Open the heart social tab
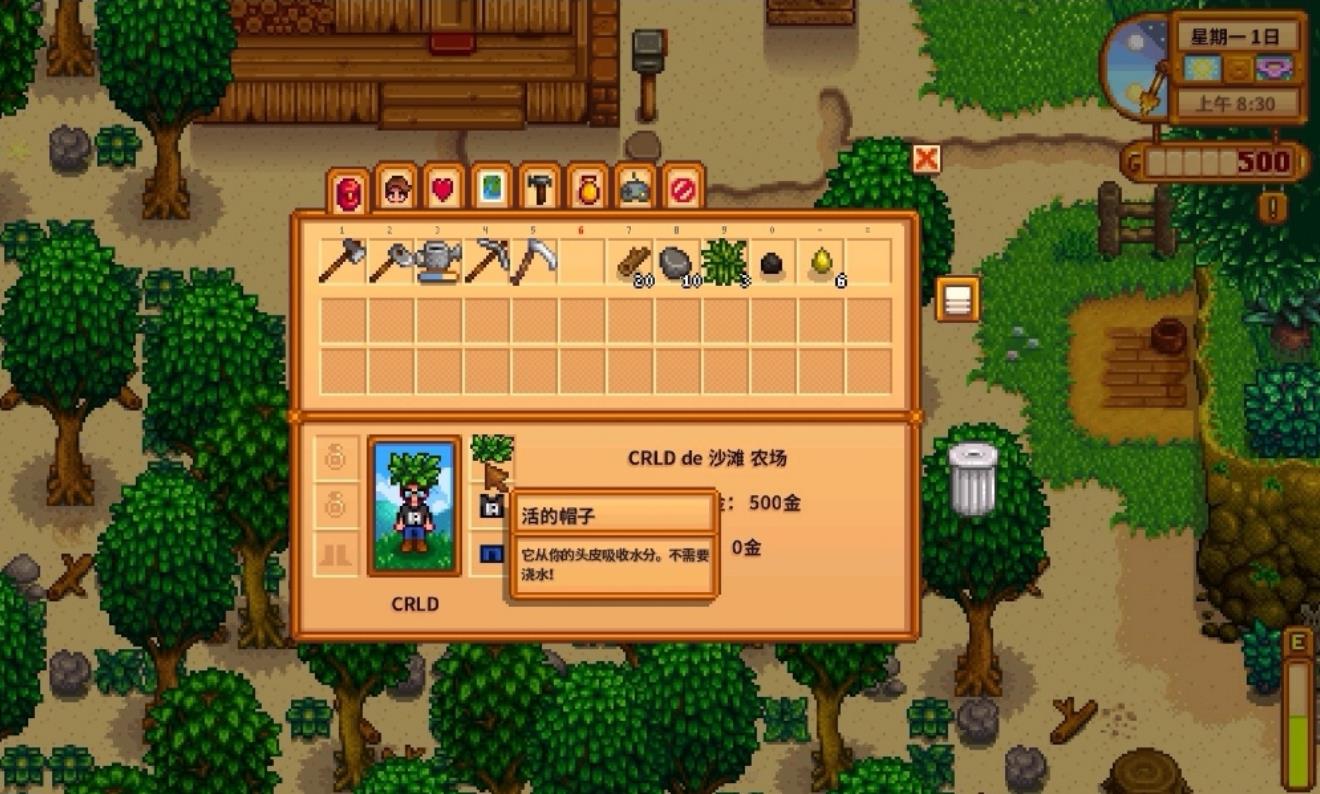Image resolution: width=1320 pixels, height=794 pixels. point(444,188)
